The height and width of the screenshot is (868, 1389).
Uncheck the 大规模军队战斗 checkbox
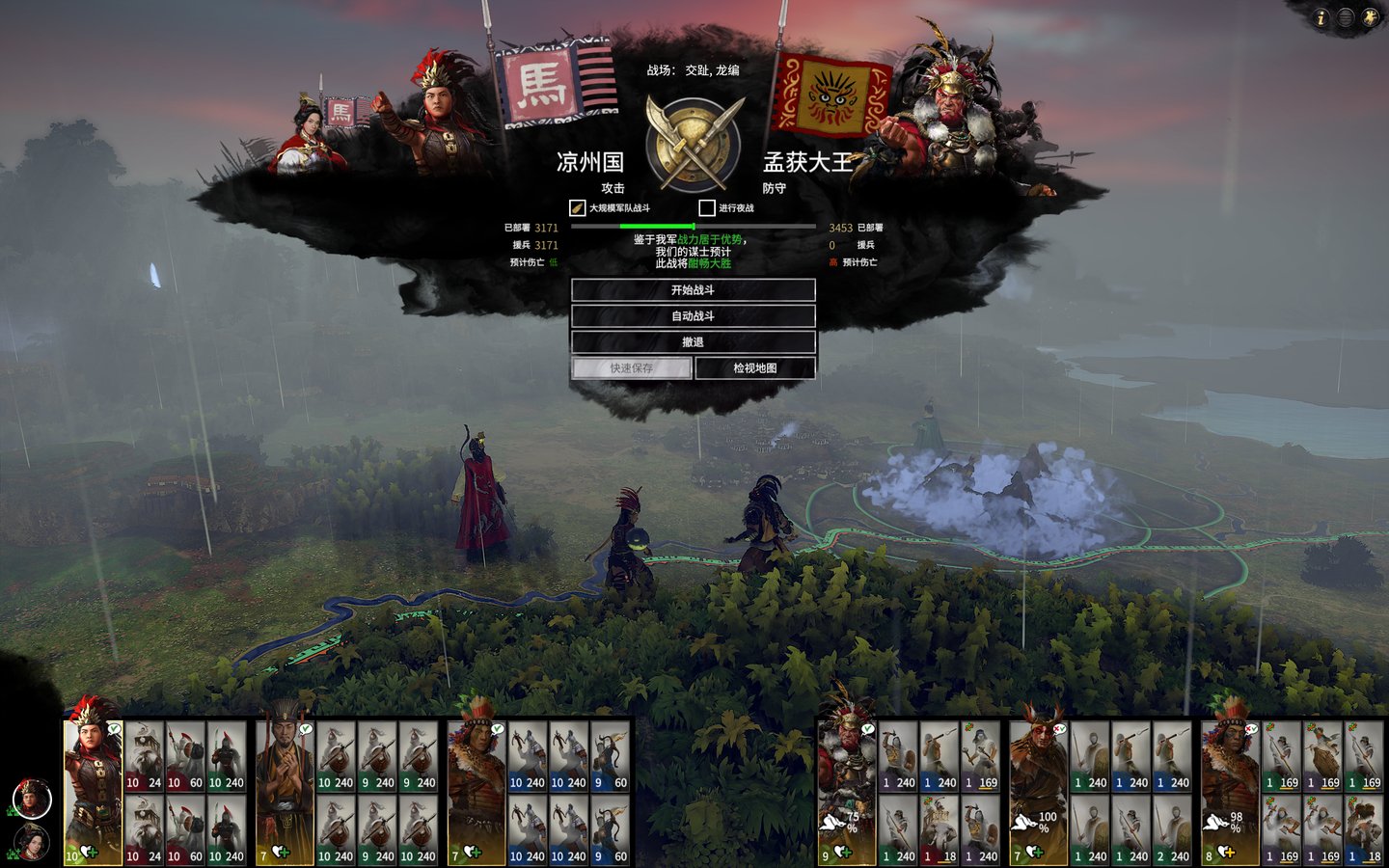coord(577,205)
